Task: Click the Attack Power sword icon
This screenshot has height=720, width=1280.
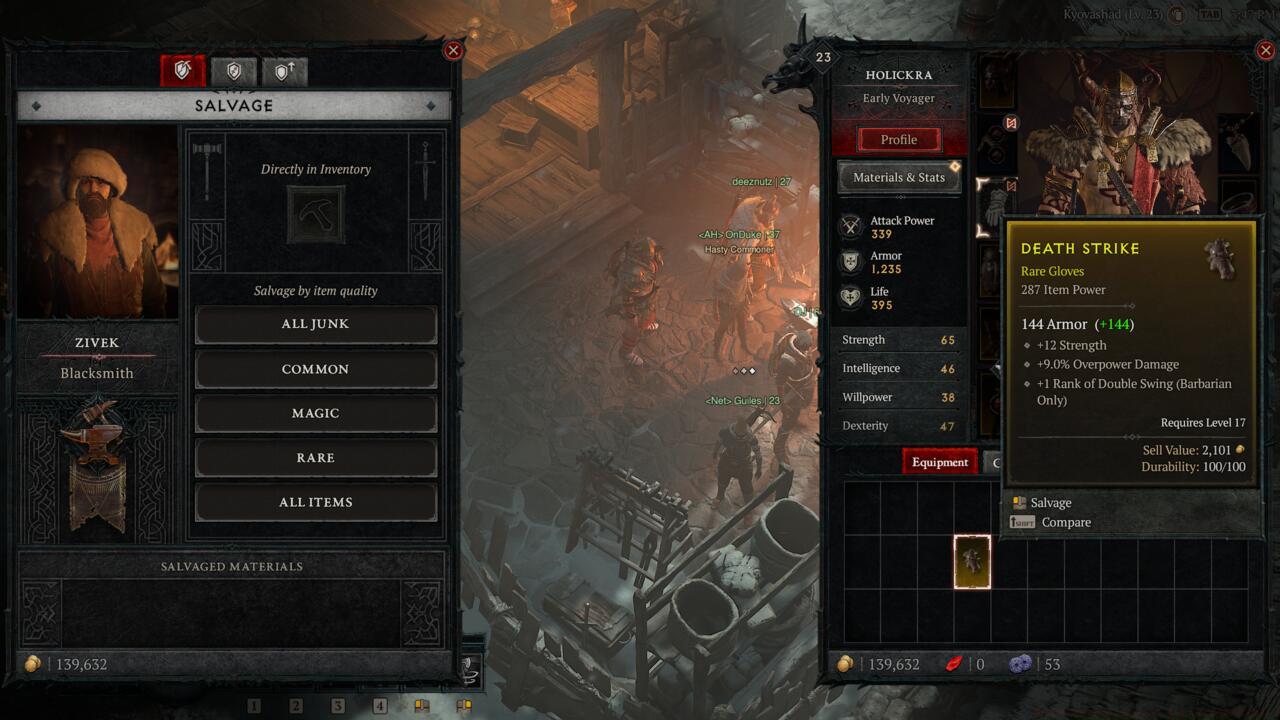Action: coord(852,226)
